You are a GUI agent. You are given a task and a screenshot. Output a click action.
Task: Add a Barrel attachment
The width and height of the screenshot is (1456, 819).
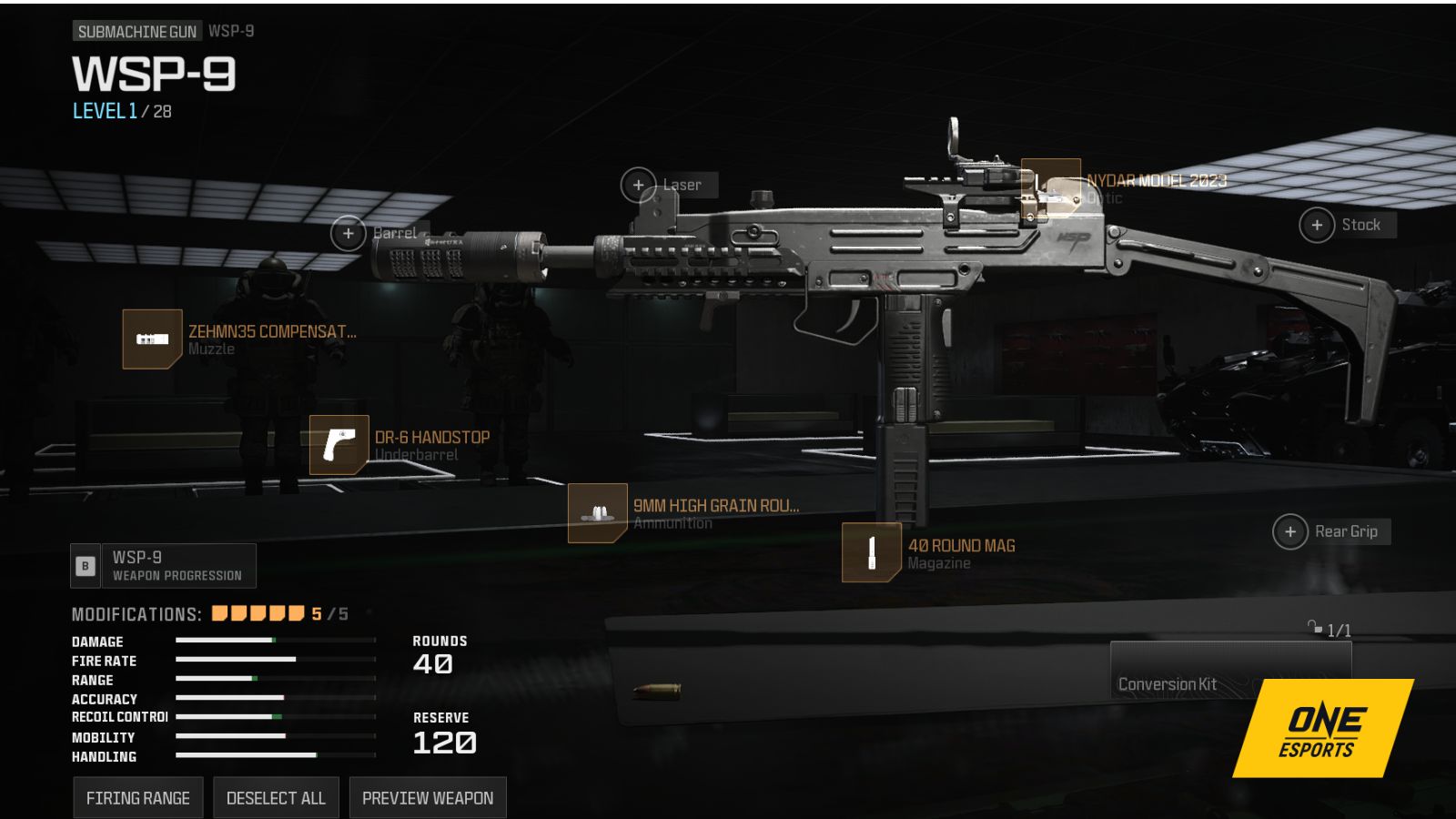(349, 233)
